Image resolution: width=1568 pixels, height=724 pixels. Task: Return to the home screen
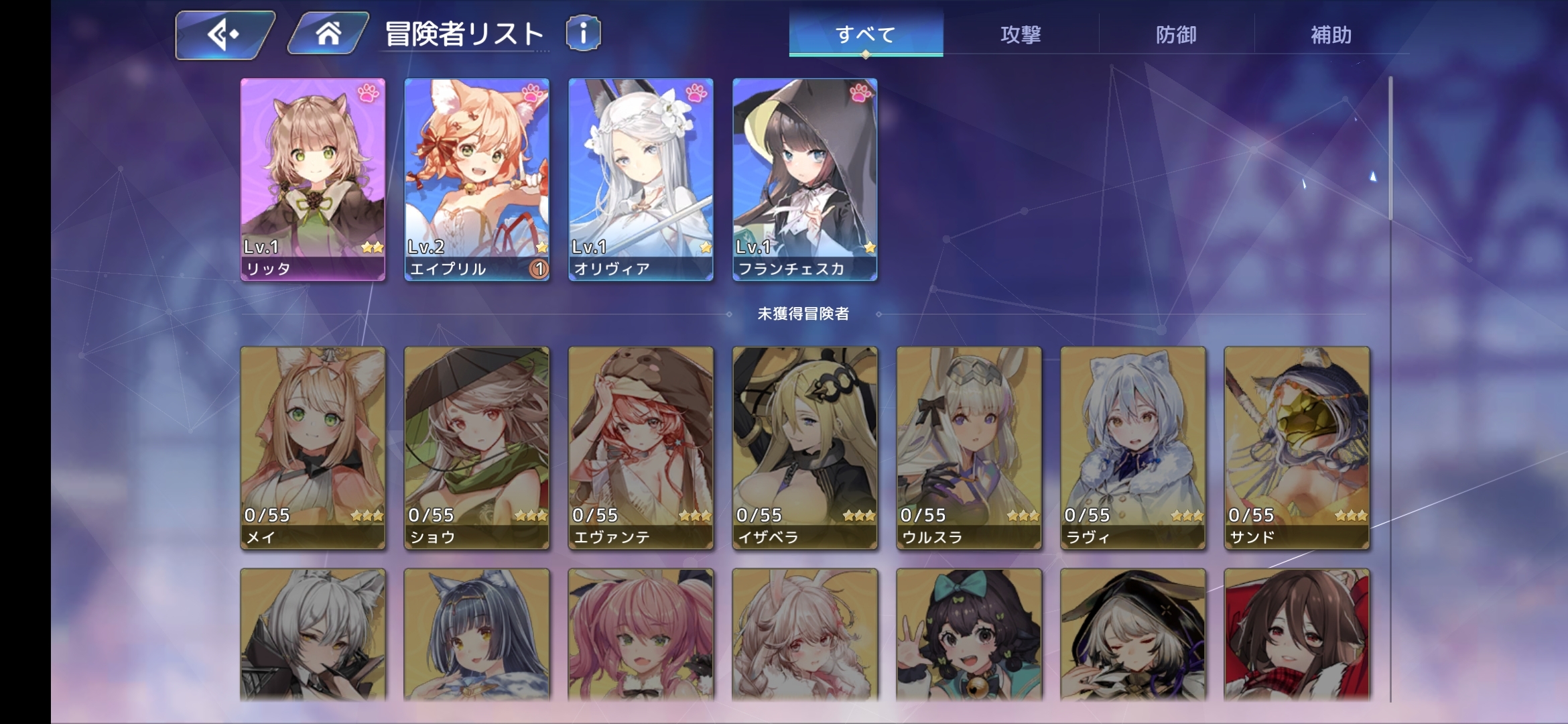(328, 34)
